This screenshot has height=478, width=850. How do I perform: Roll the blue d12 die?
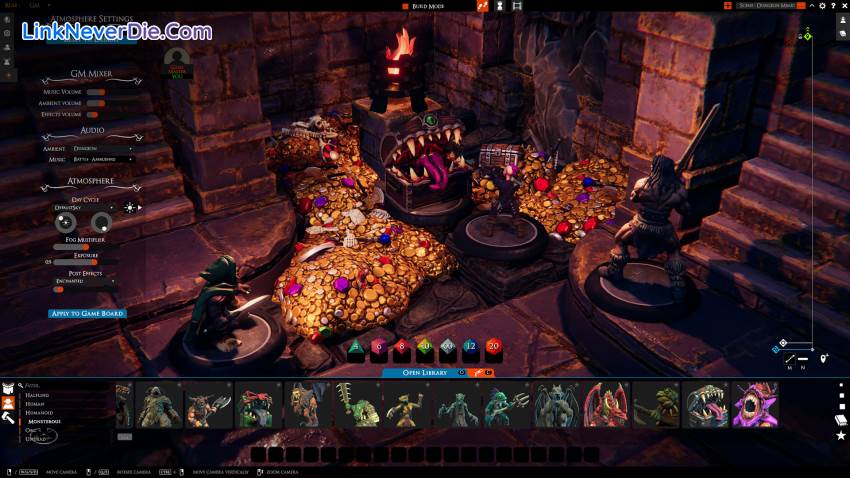470,351
